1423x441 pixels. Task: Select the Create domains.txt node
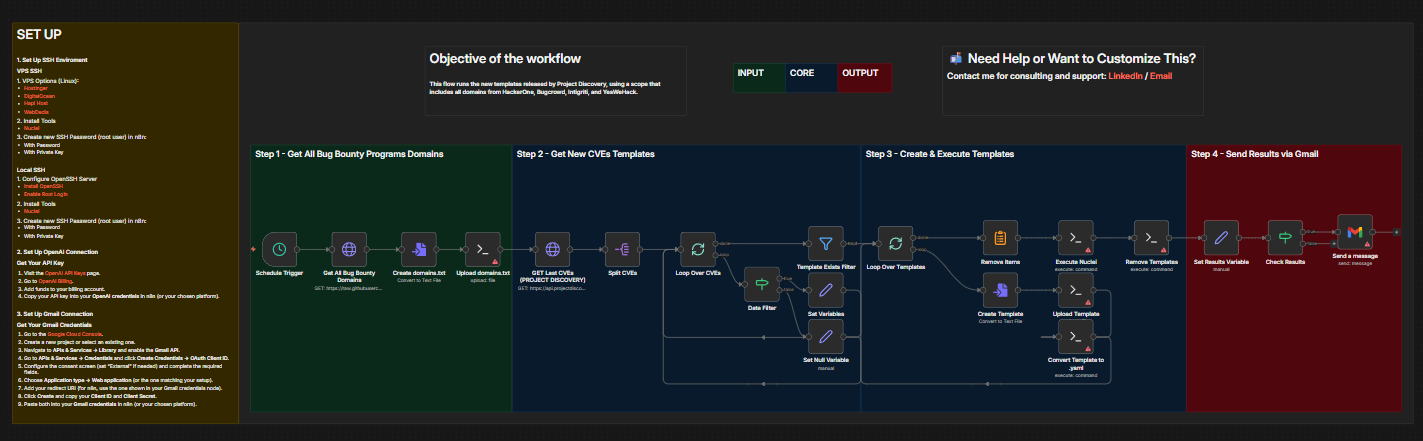pyautogui.click(x=420, y=249)
